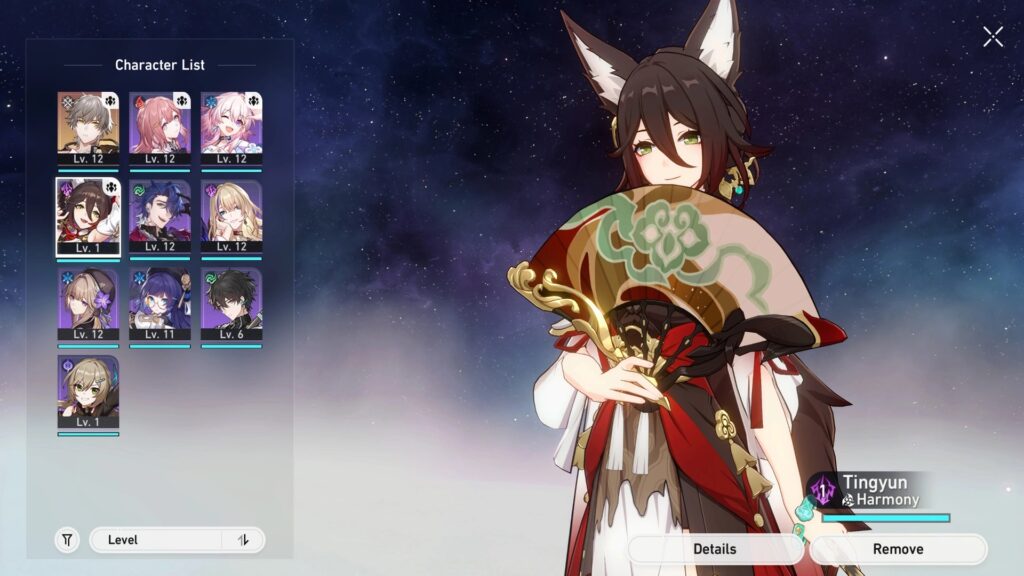Choose Dan Heng's Lv. 6 portrait
Image resolution: width=1024 pixels, height=576 pixels.
[x=231, y=304]
